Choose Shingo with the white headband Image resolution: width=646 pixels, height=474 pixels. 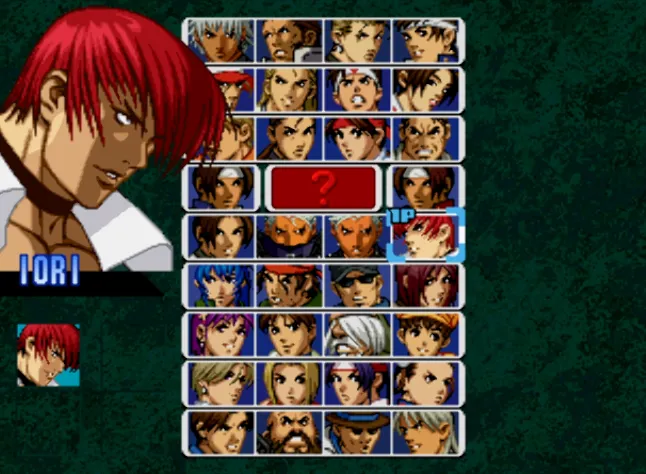tap(427, 40)
